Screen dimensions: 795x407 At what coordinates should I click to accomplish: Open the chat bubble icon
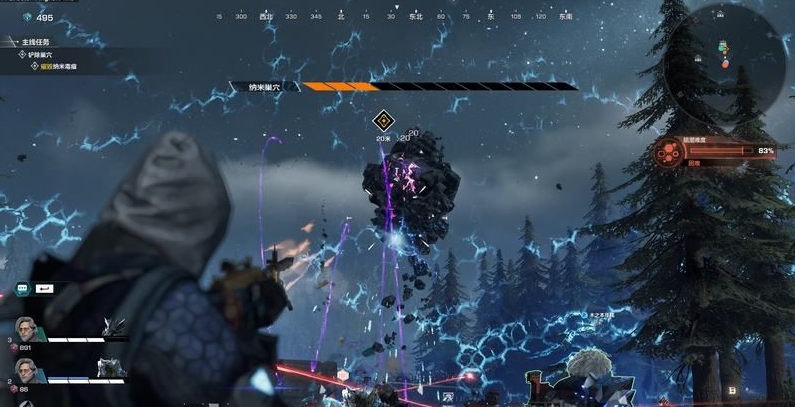click(x=22, y=288)
